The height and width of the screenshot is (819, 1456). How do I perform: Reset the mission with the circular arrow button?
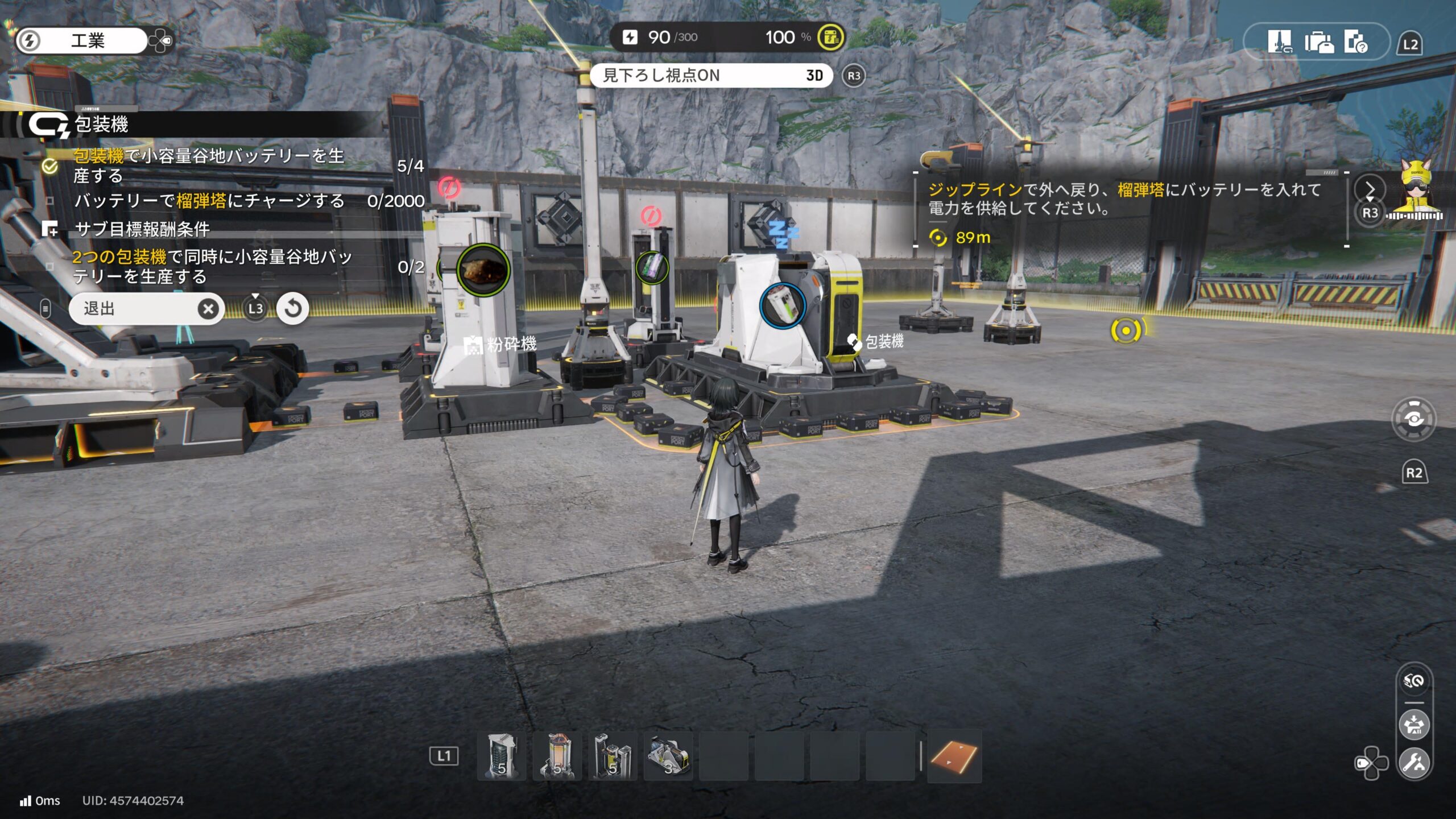point(293,309)
